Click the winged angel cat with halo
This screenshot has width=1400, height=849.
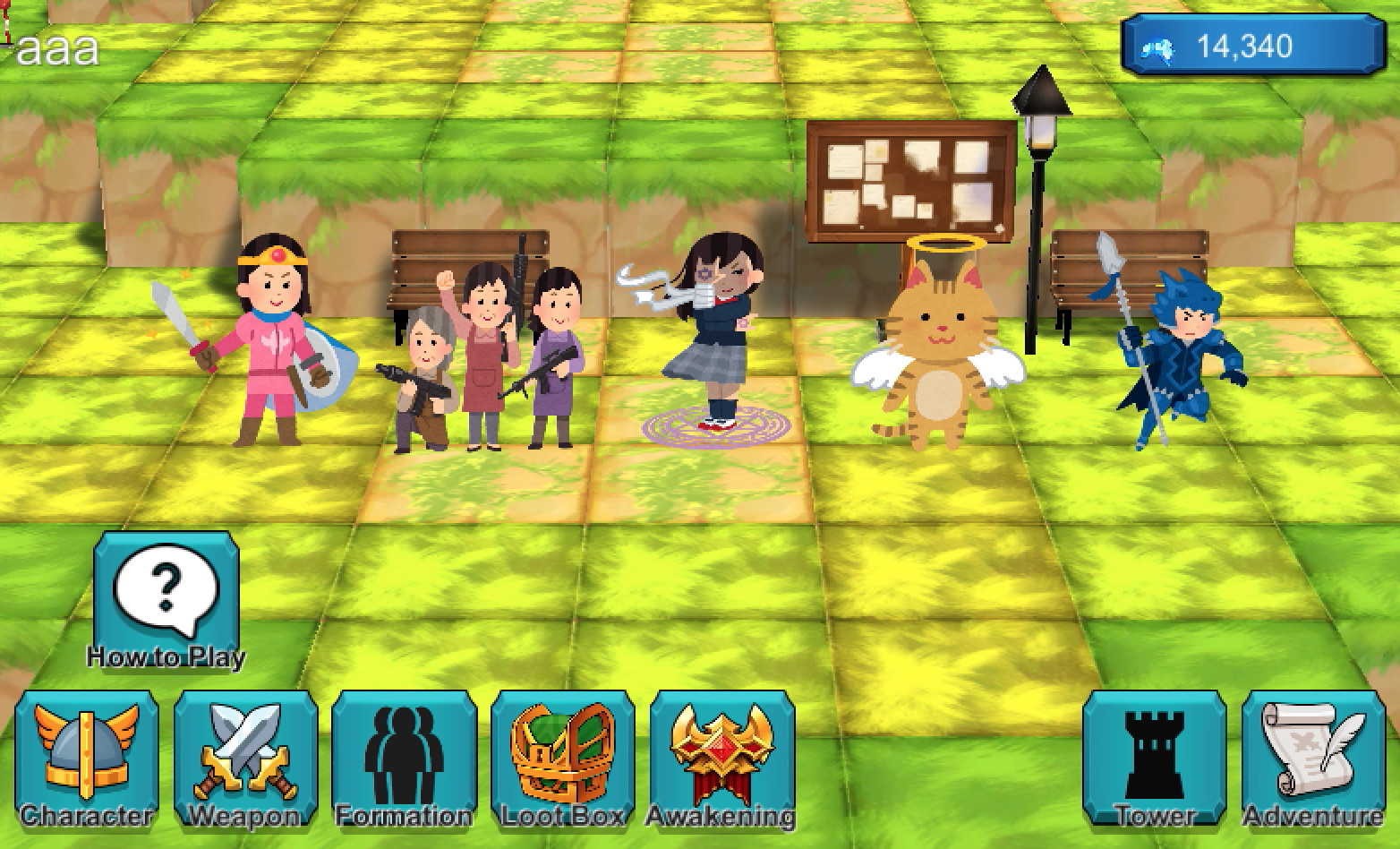(x=940, y=358)
